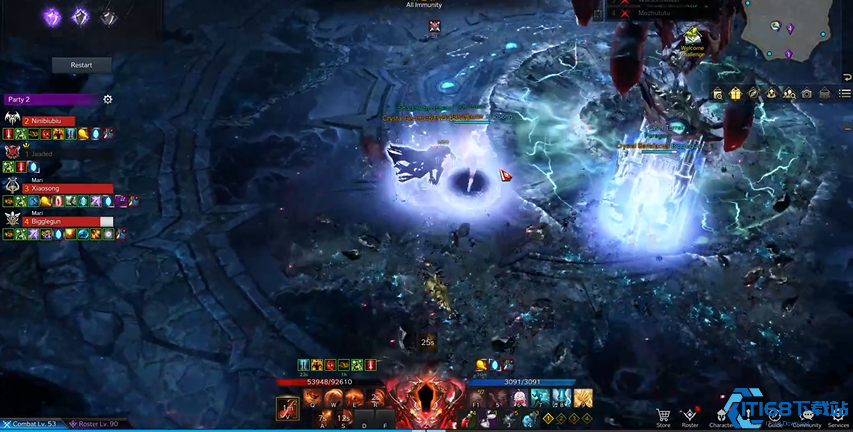Image resolution: width=853 pixels, height=432 pixels.
Task: Open the Services menu
Action: coord(838,415)
